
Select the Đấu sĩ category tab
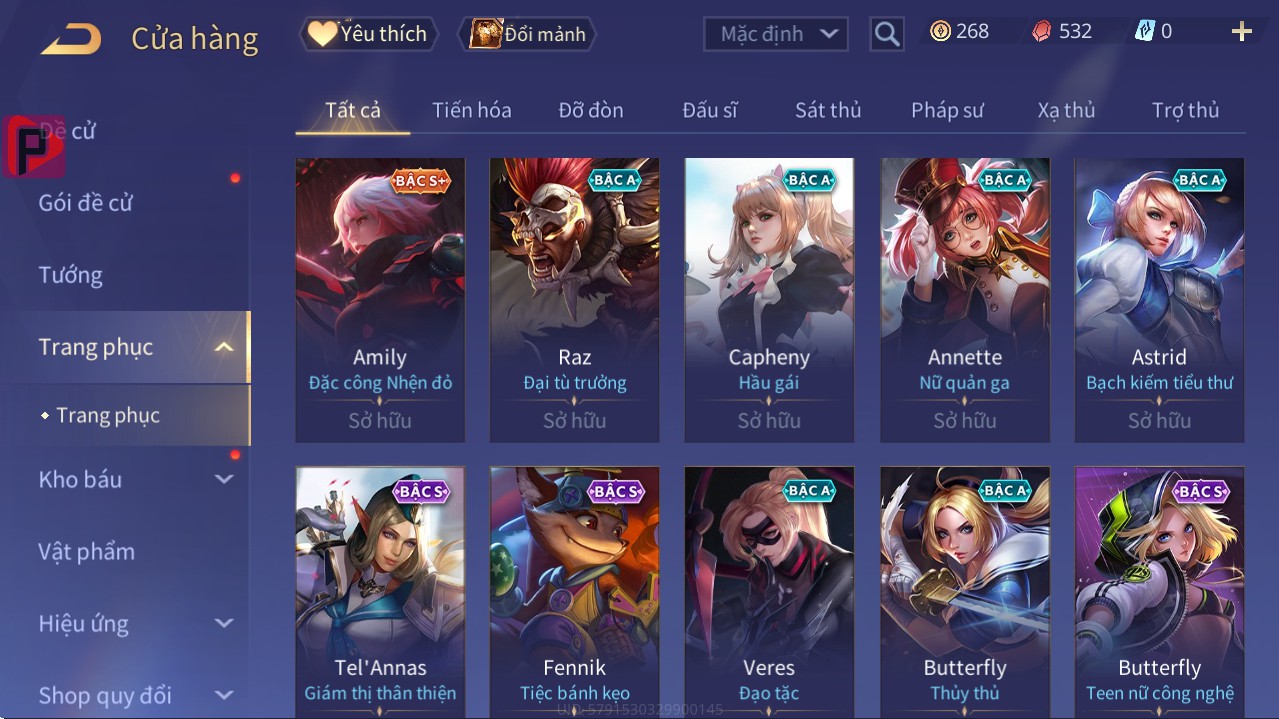coord(709,110)
